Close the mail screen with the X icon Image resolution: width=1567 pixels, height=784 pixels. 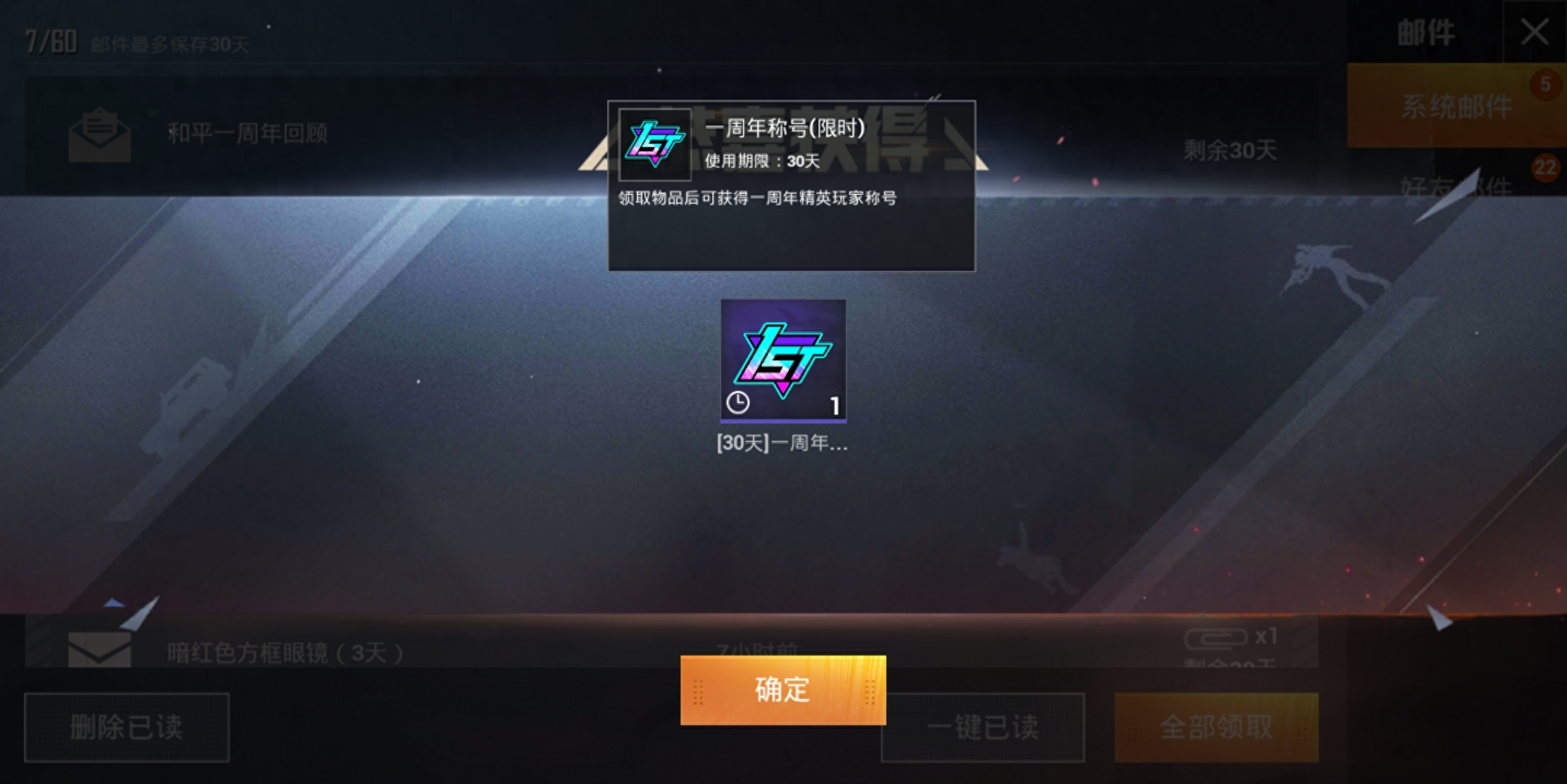[x=1534, y=31]
